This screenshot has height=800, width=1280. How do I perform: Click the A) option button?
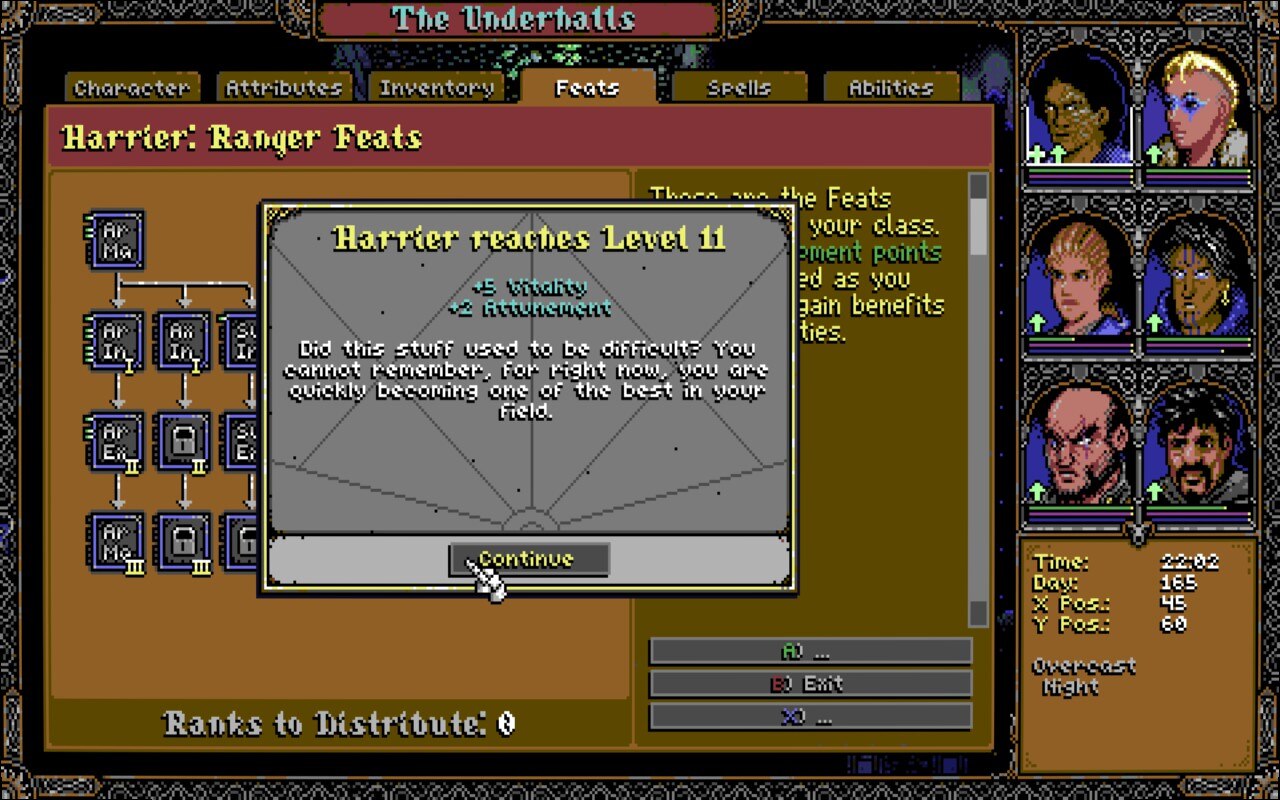tap(812, 650)
